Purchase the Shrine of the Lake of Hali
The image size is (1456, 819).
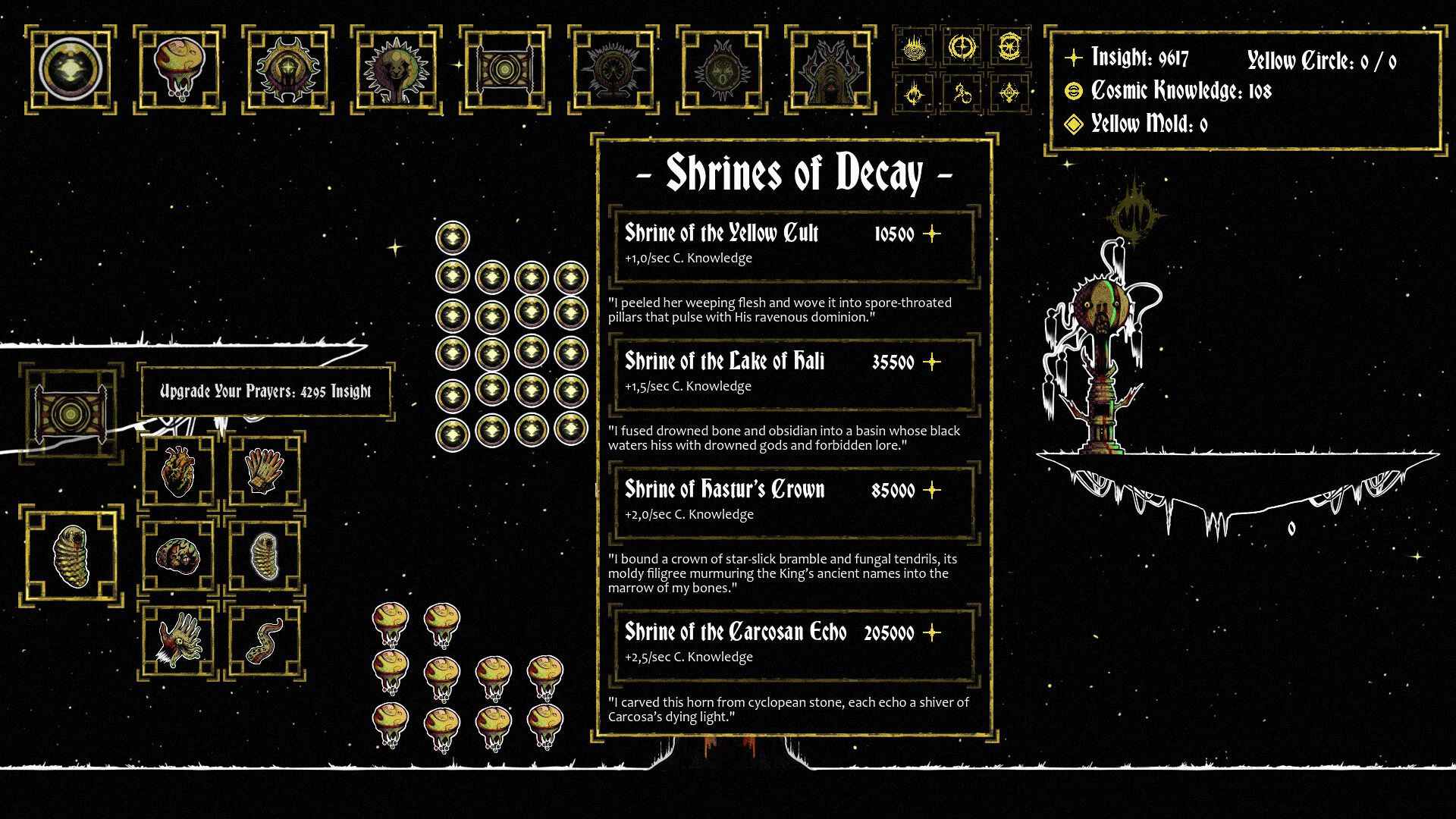(793, 372)
